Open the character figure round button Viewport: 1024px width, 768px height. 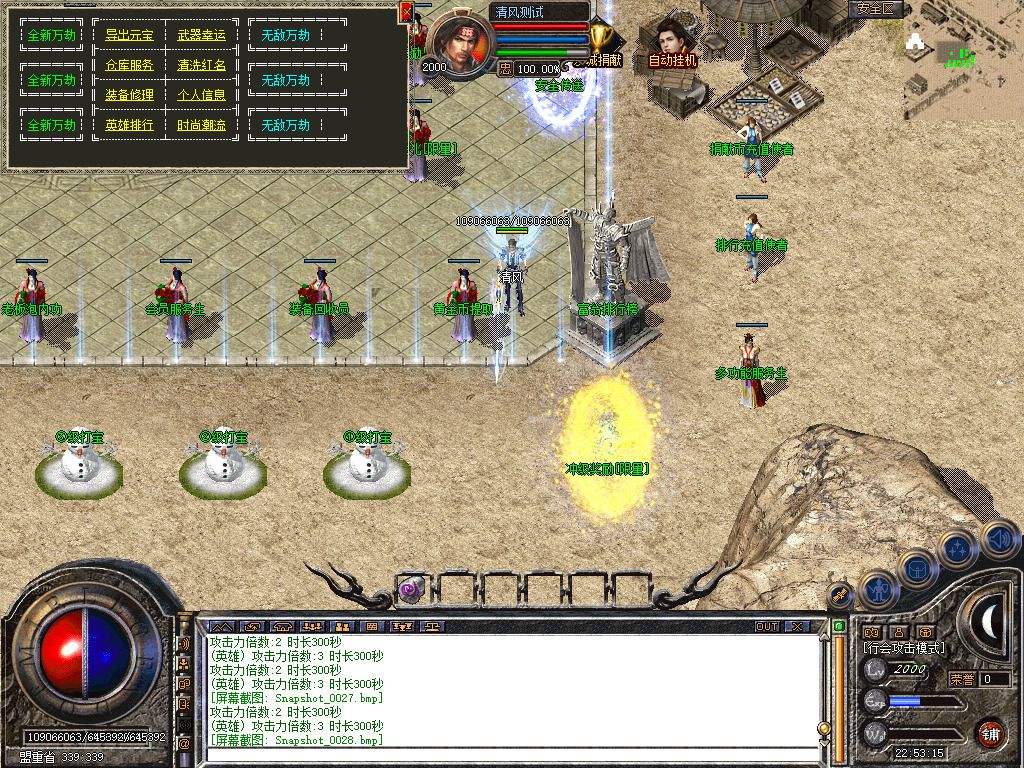click(877, 589)
